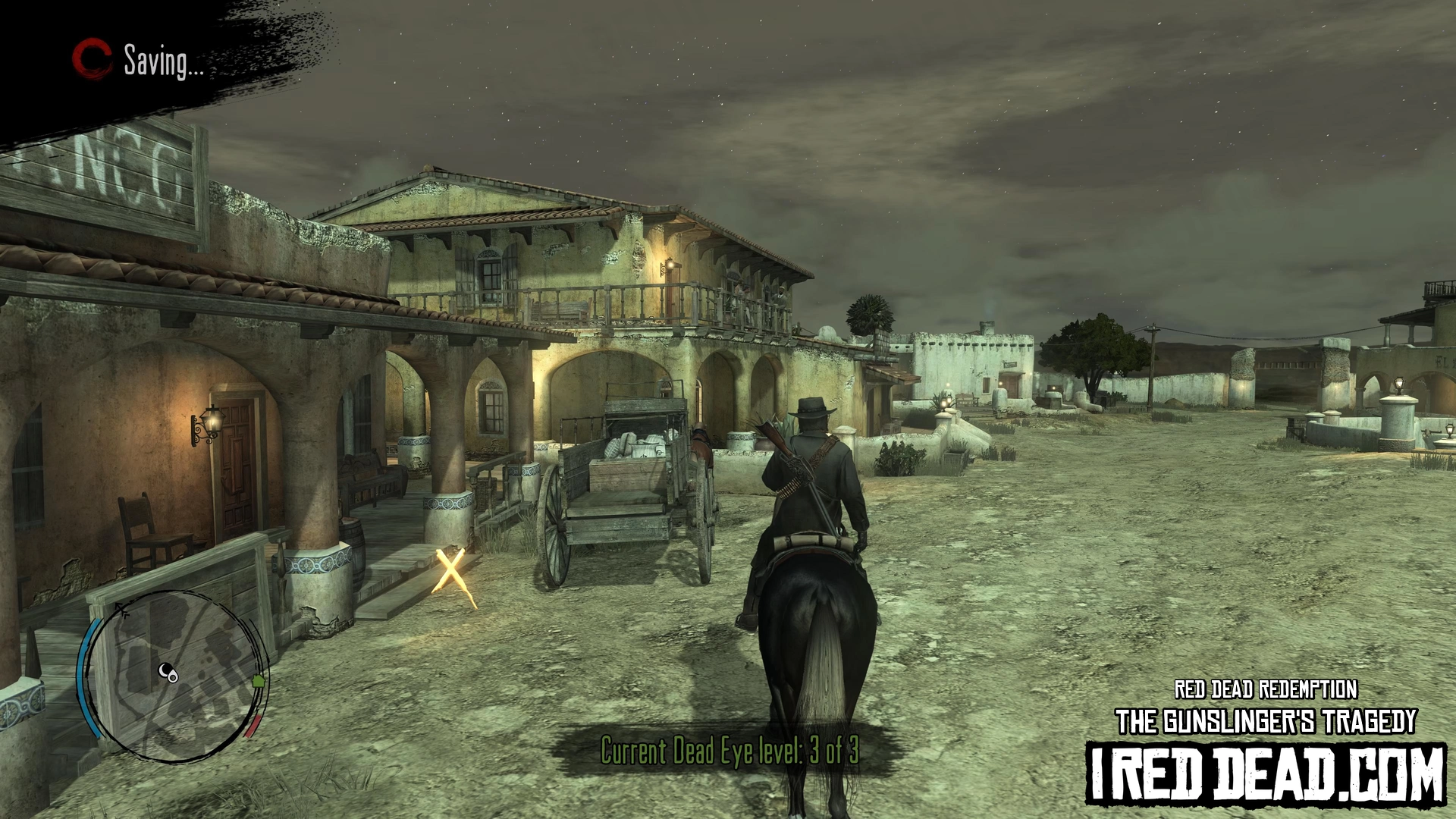Screen dimensions: 1456x819
Task: Click the iRedDead.com watermark logo
Action: 1265,773
